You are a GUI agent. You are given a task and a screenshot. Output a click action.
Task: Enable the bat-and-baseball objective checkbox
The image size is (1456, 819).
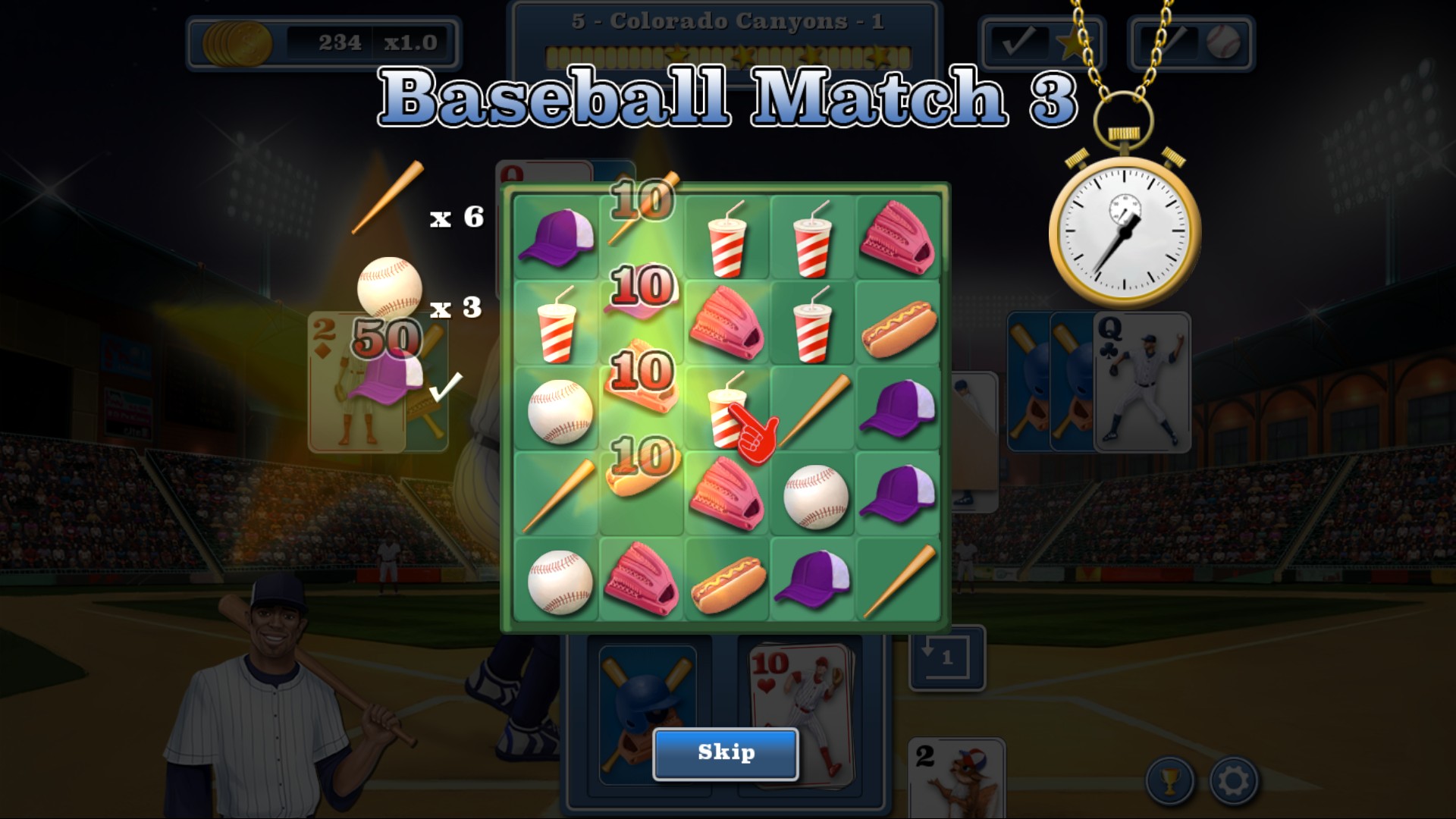[1169, 43]
